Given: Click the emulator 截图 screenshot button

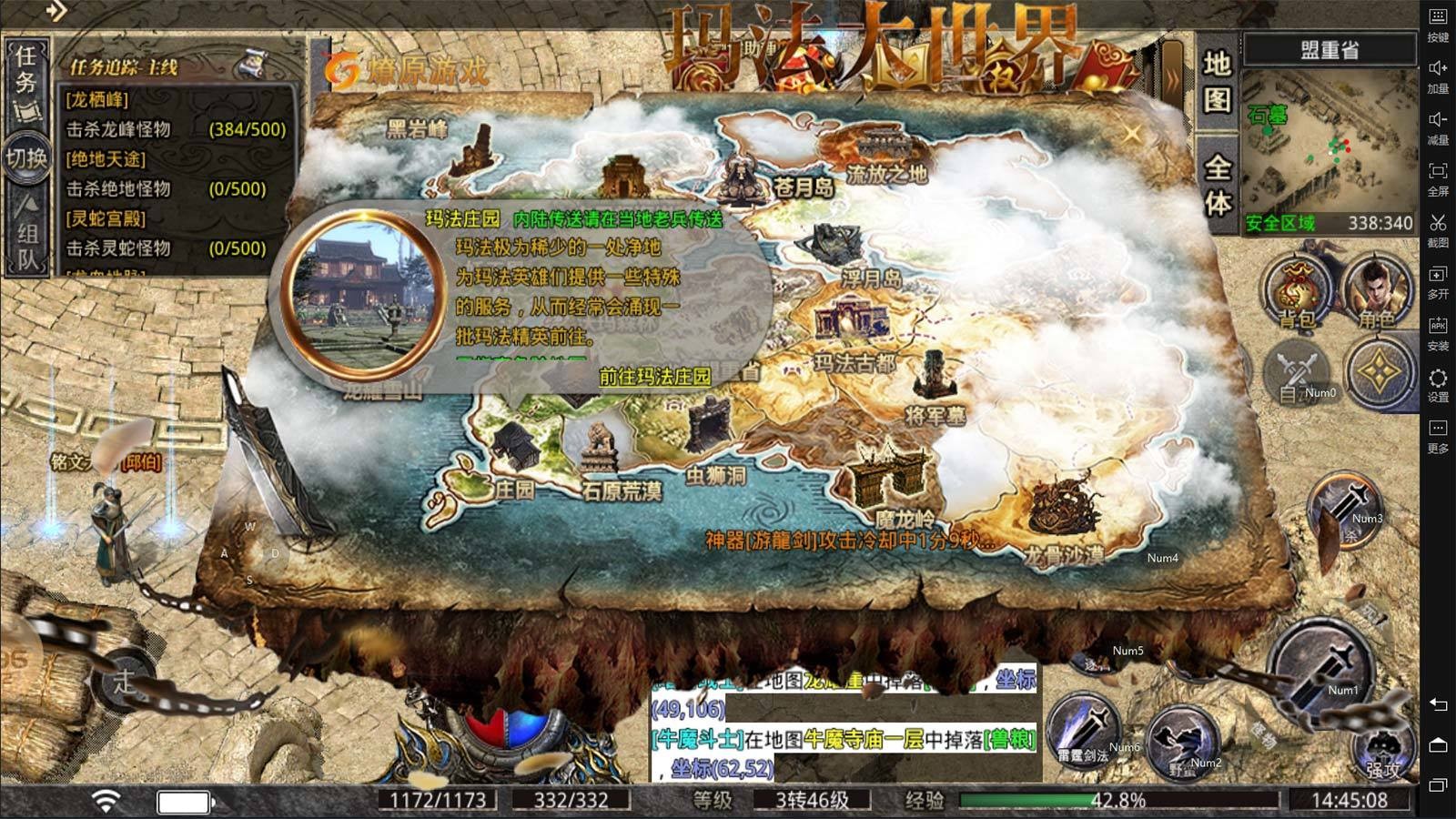Looking at the screenshot, I should (1438, 230).
